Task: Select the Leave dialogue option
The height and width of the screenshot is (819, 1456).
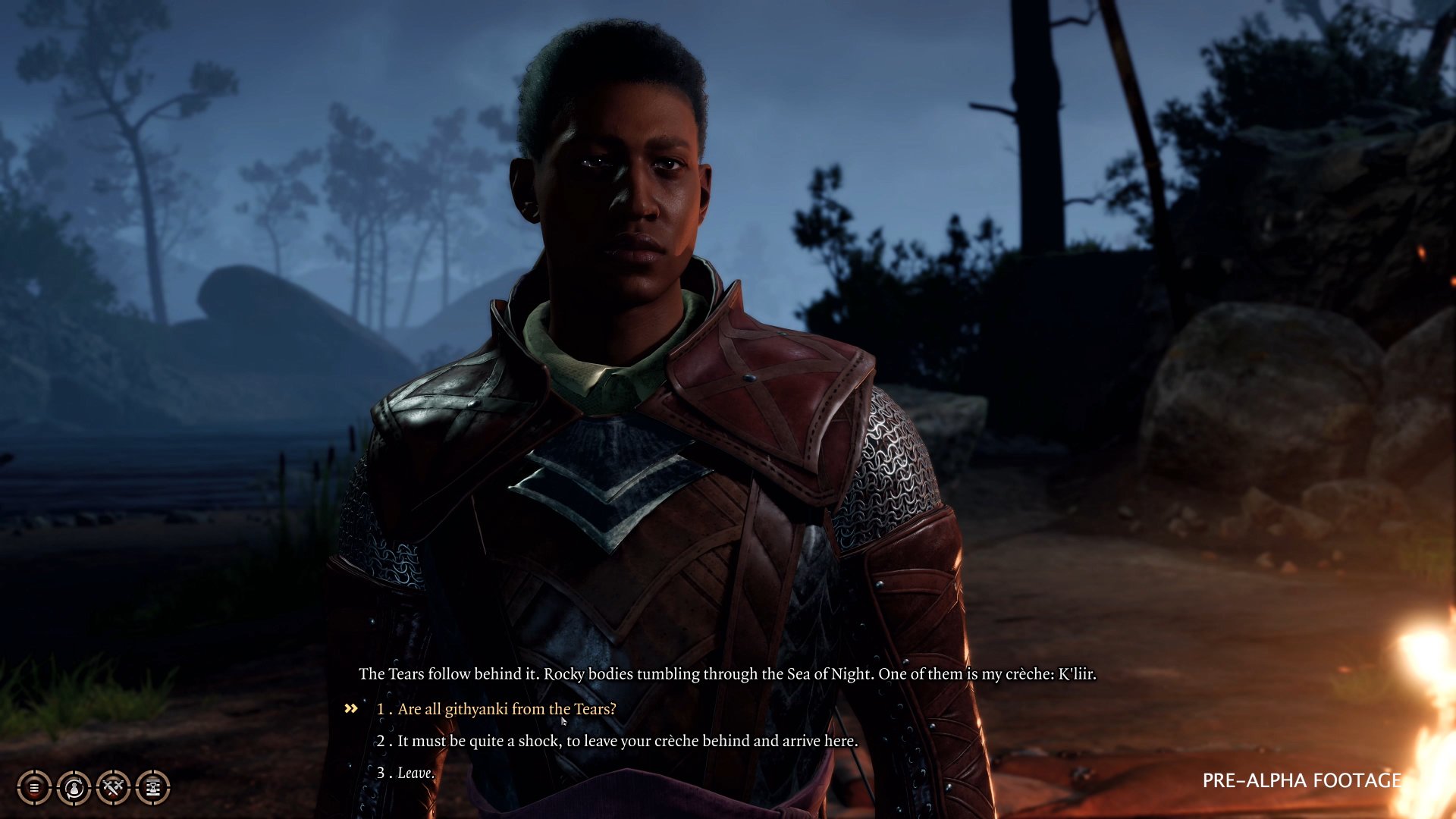Action: point(416,773)
